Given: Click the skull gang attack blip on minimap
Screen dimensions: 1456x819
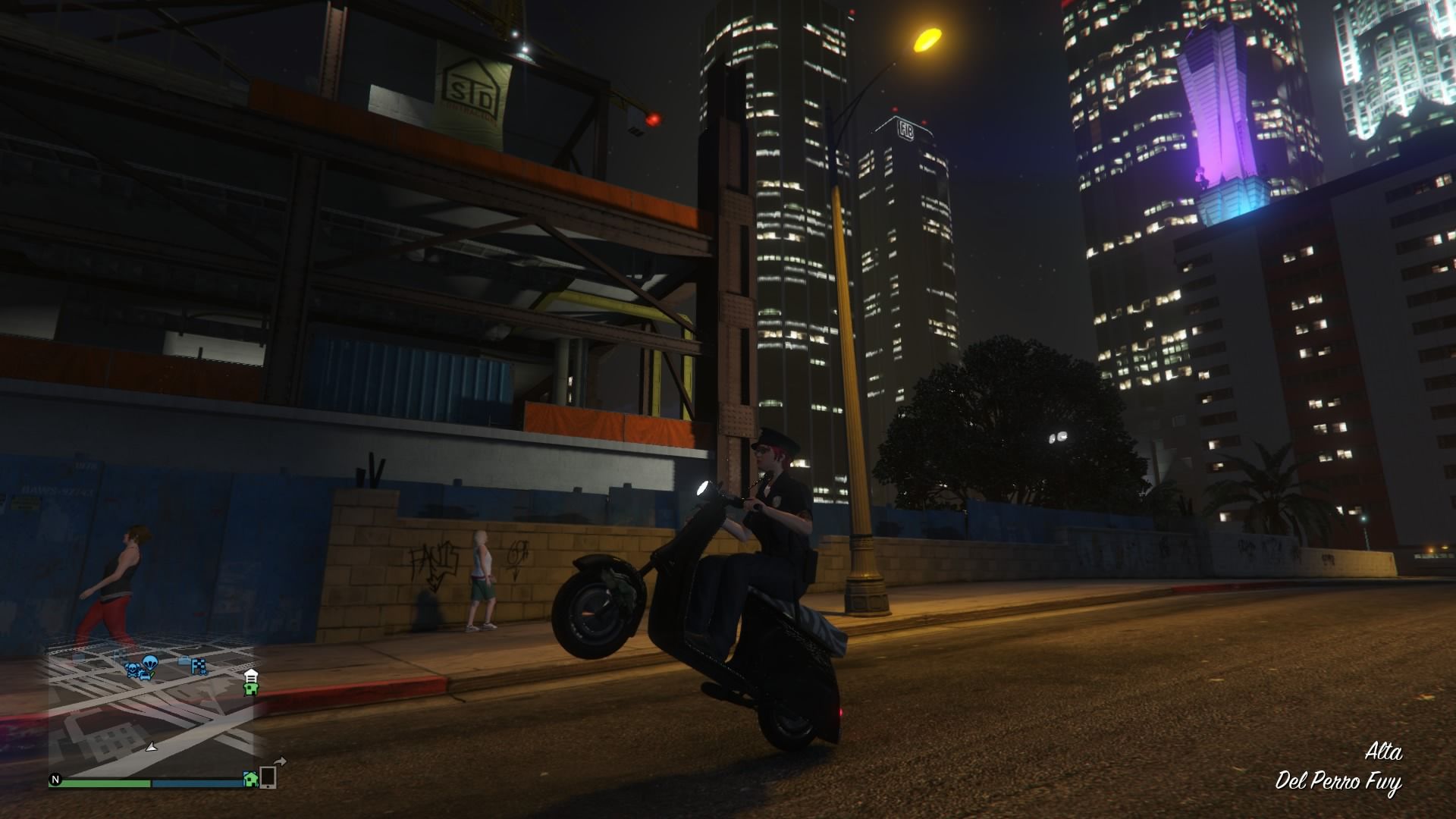Looking at the screenshot, I should (x=133, y=667).
